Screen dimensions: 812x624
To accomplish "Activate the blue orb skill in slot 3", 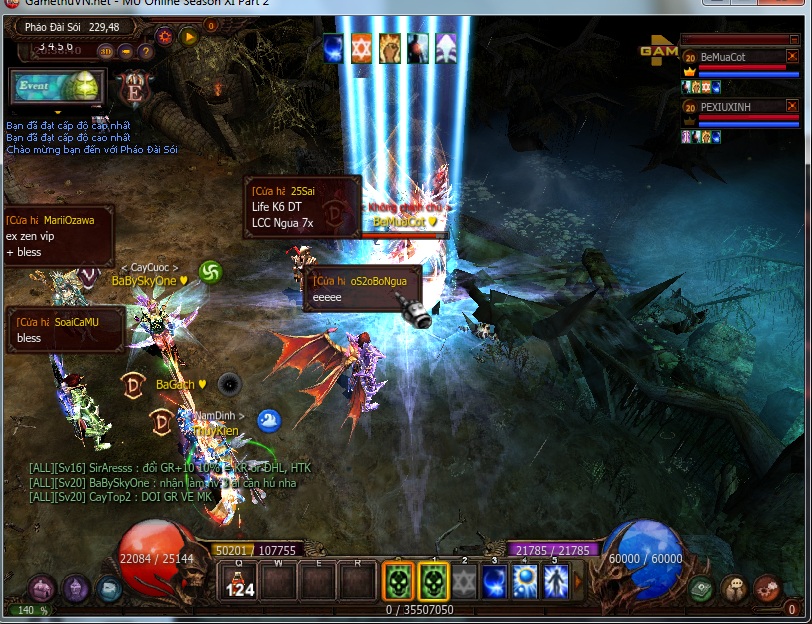I will (x=494, y=582).
